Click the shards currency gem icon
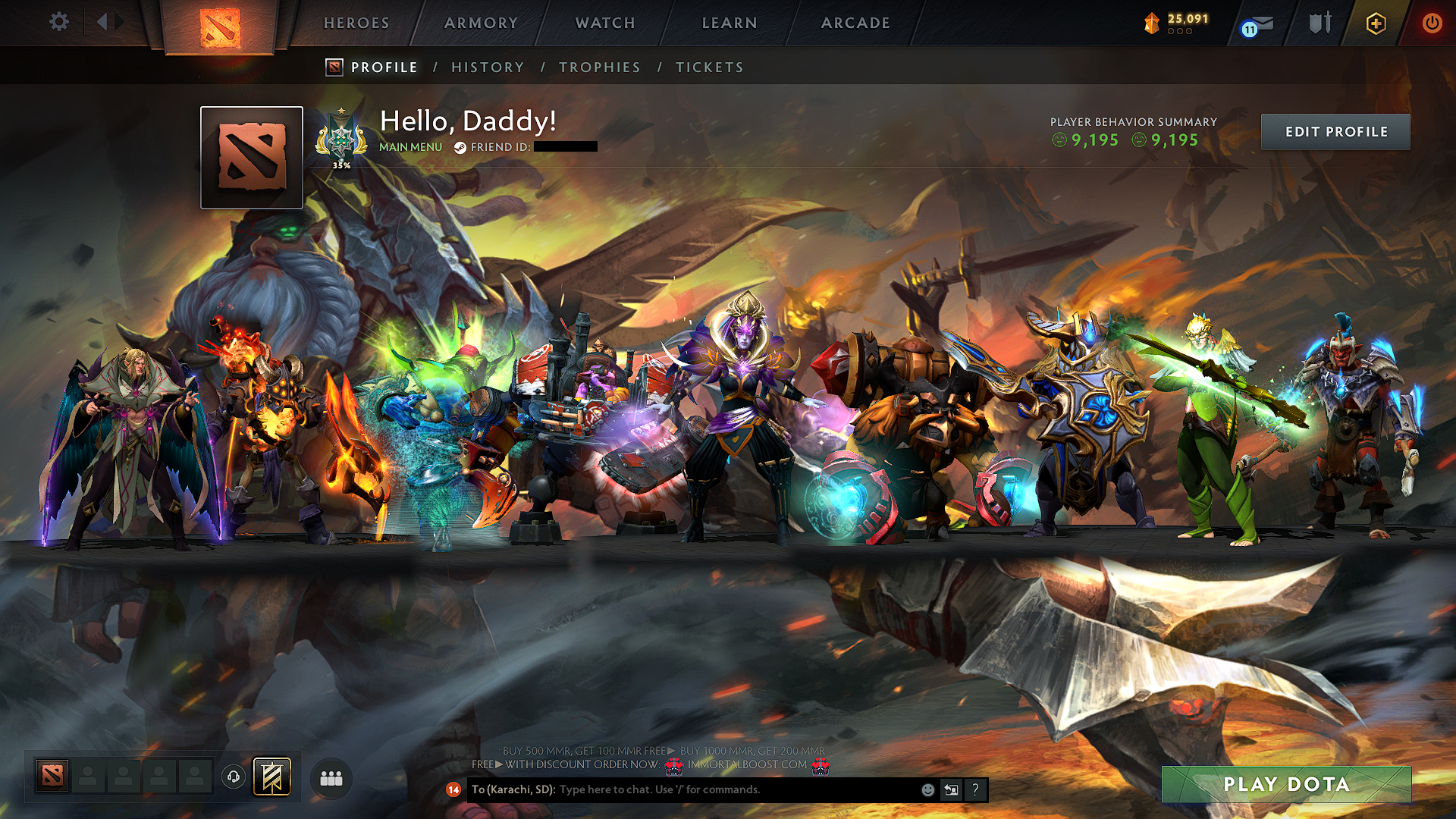This screenshot has width=1456, height=819. (x=1152, y=24)
